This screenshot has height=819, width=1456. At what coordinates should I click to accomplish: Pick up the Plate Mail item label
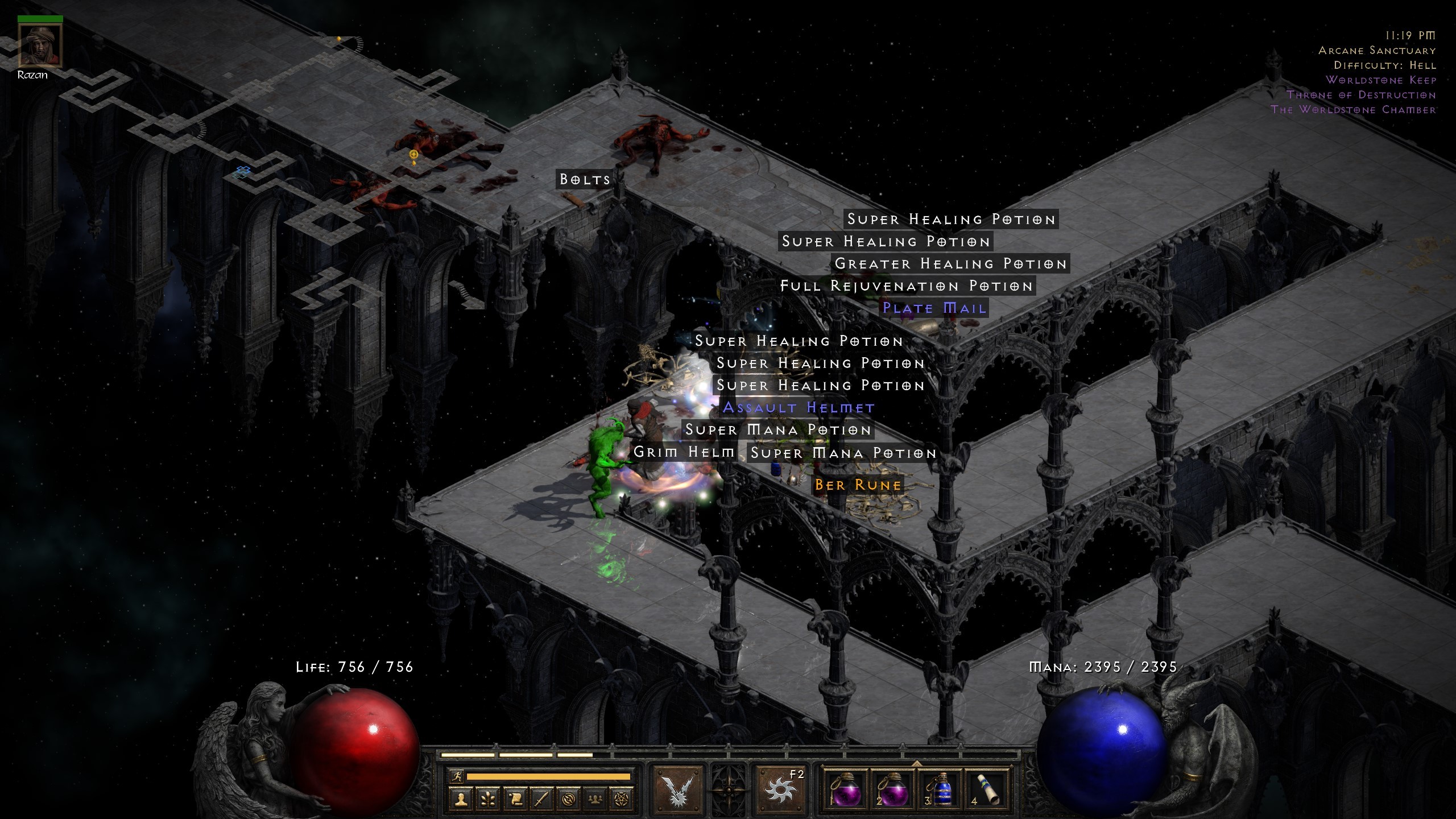(934, 308)
